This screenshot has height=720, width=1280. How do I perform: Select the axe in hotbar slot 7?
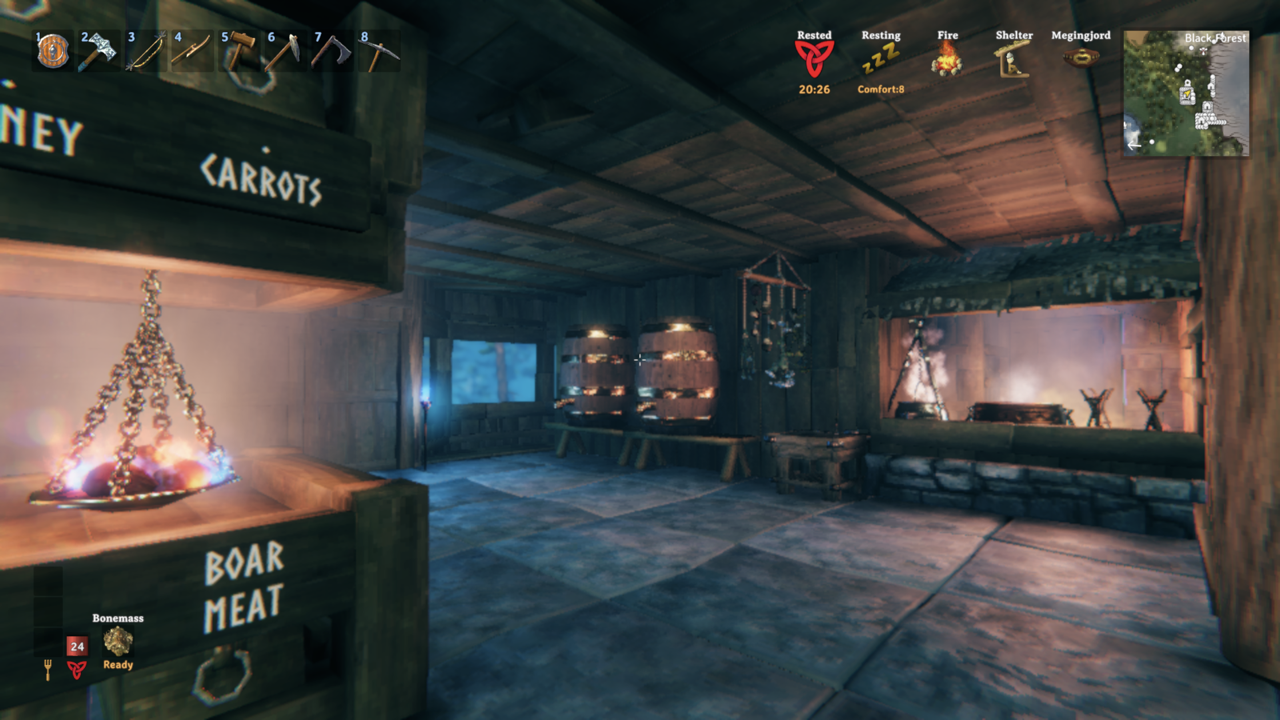[331, 51]
